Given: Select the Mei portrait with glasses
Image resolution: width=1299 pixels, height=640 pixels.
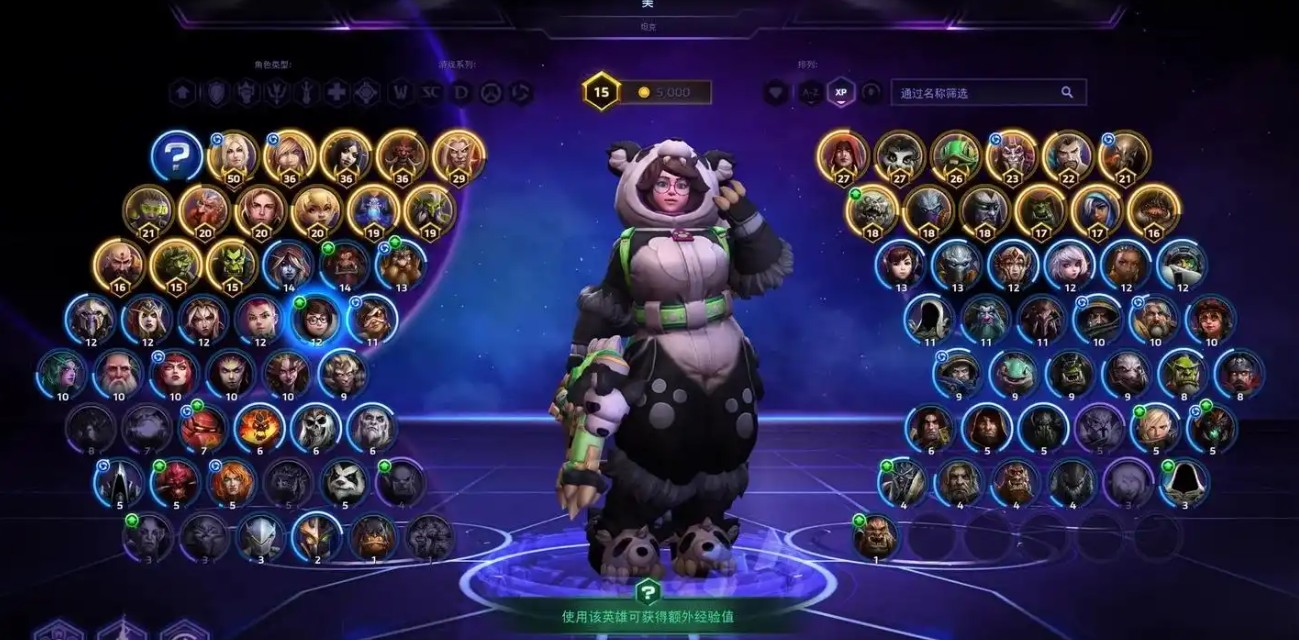Looking at the screenshot, I should coord(316,319).
